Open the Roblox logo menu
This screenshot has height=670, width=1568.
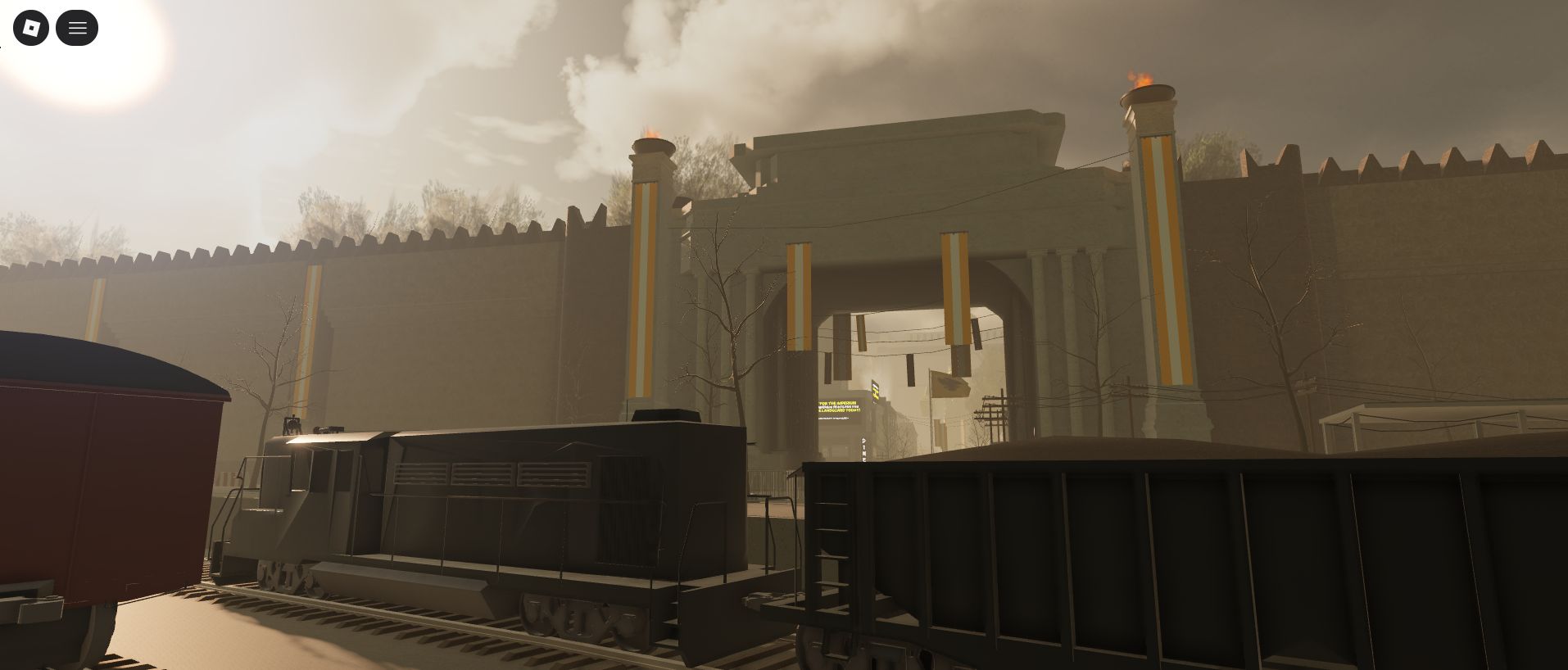31,28
